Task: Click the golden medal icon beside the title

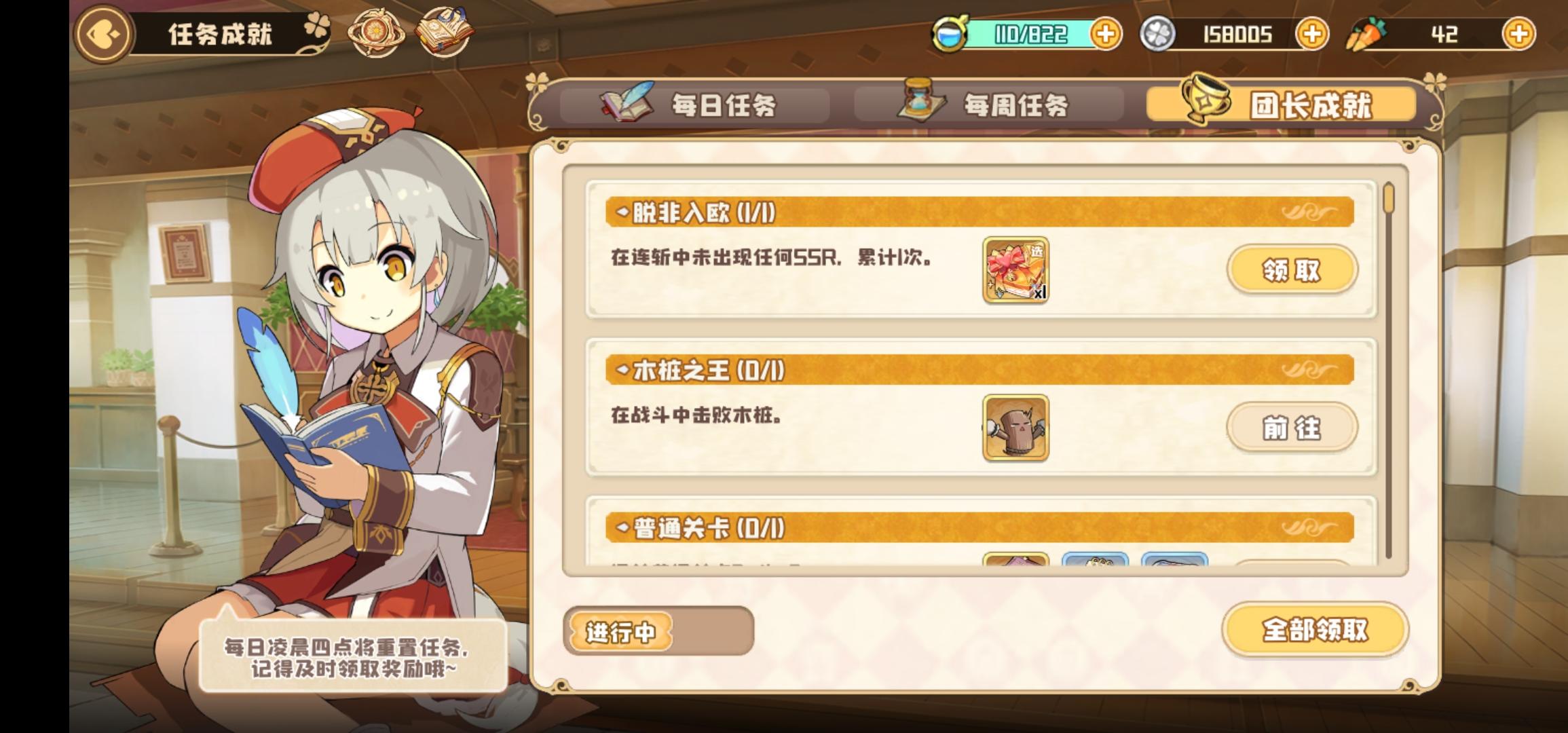Action: [378, 32]
